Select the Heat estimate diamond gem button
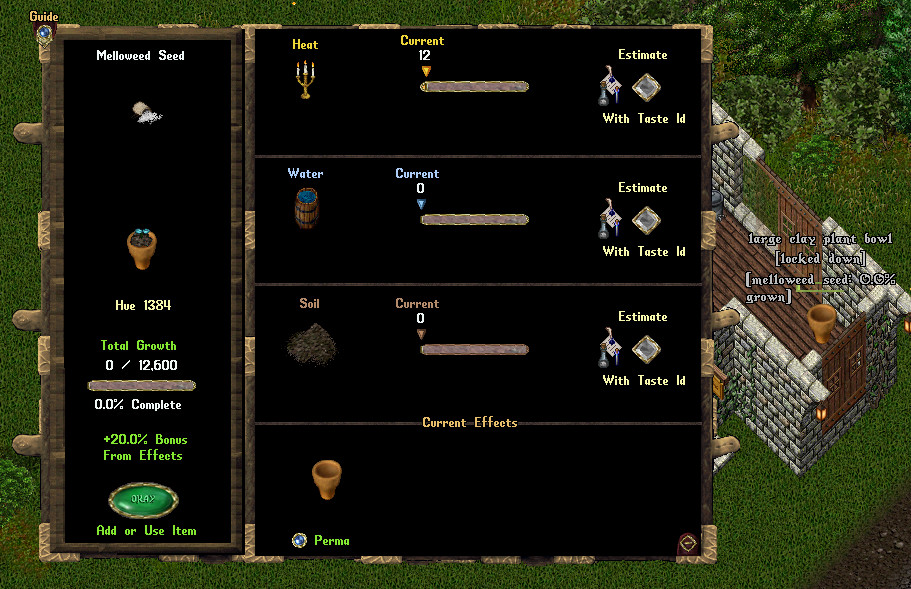Viewport: 911px width, 589px height. [646, 87]
